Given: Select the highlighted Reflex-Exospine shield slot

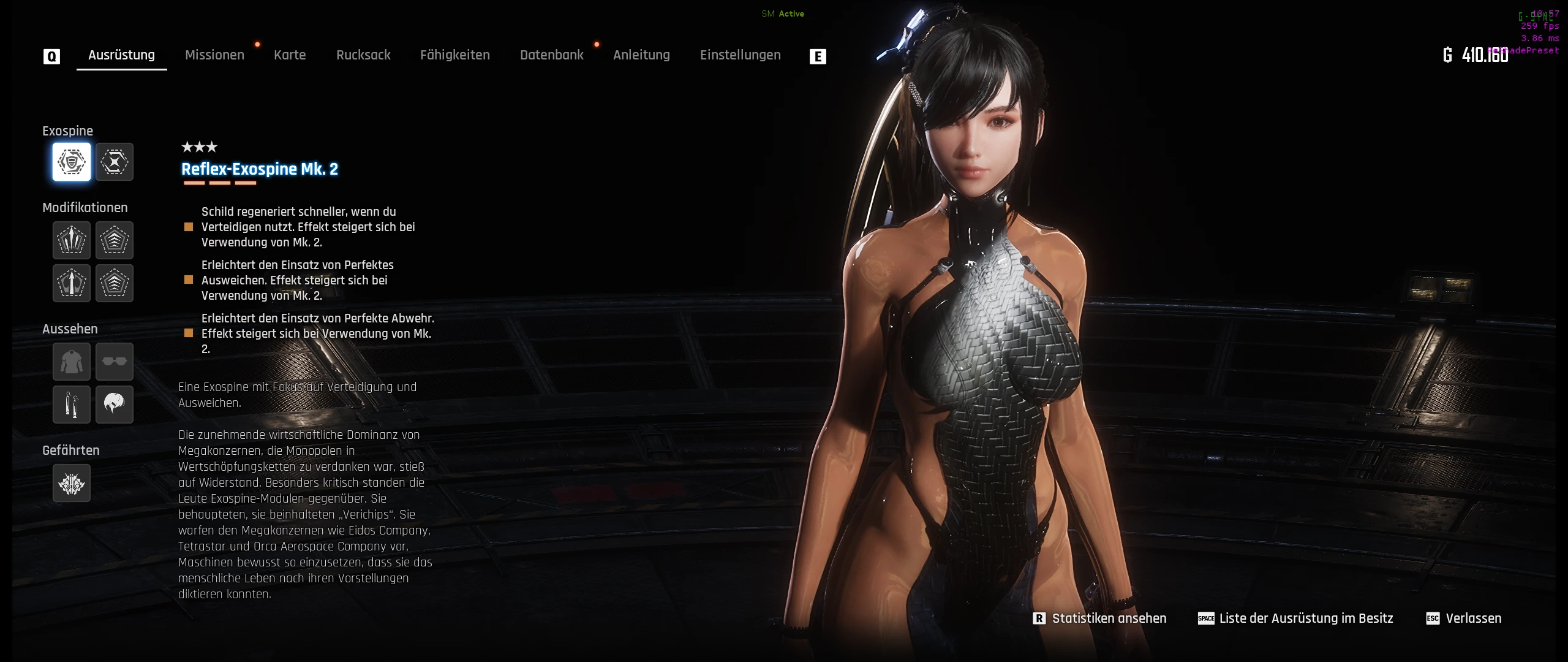Looking at the screenshot, I should click(72, 162).
